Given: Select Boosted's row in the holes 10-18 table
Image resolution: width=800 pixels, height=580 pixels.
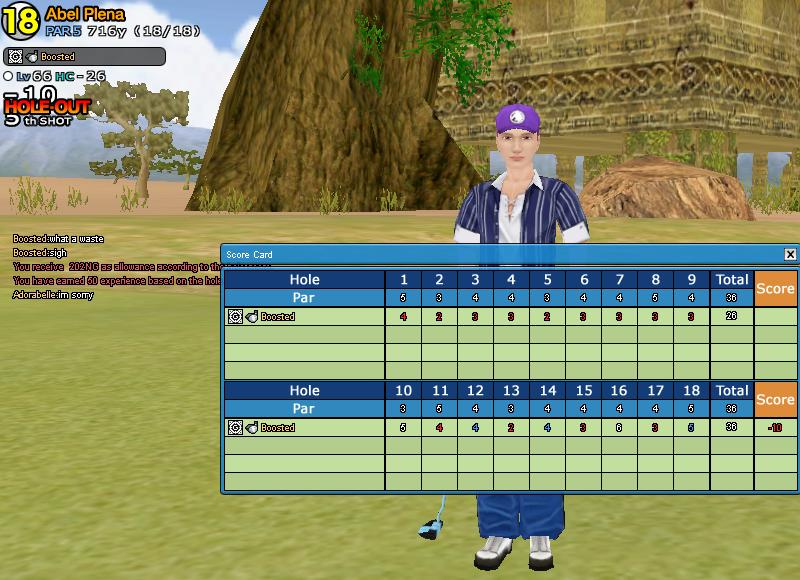Looking at the screenshot, I should [x=305, y=428].
